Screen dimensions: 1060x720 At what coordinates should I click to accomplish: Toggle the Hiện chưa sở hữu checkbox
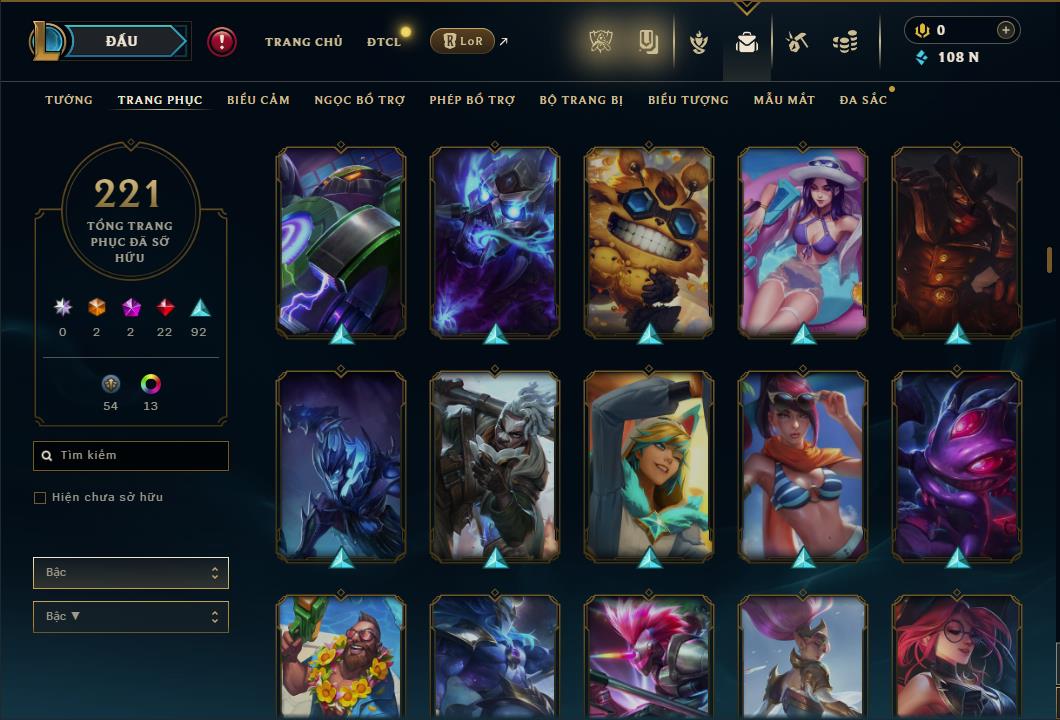[x=40, y=498]
